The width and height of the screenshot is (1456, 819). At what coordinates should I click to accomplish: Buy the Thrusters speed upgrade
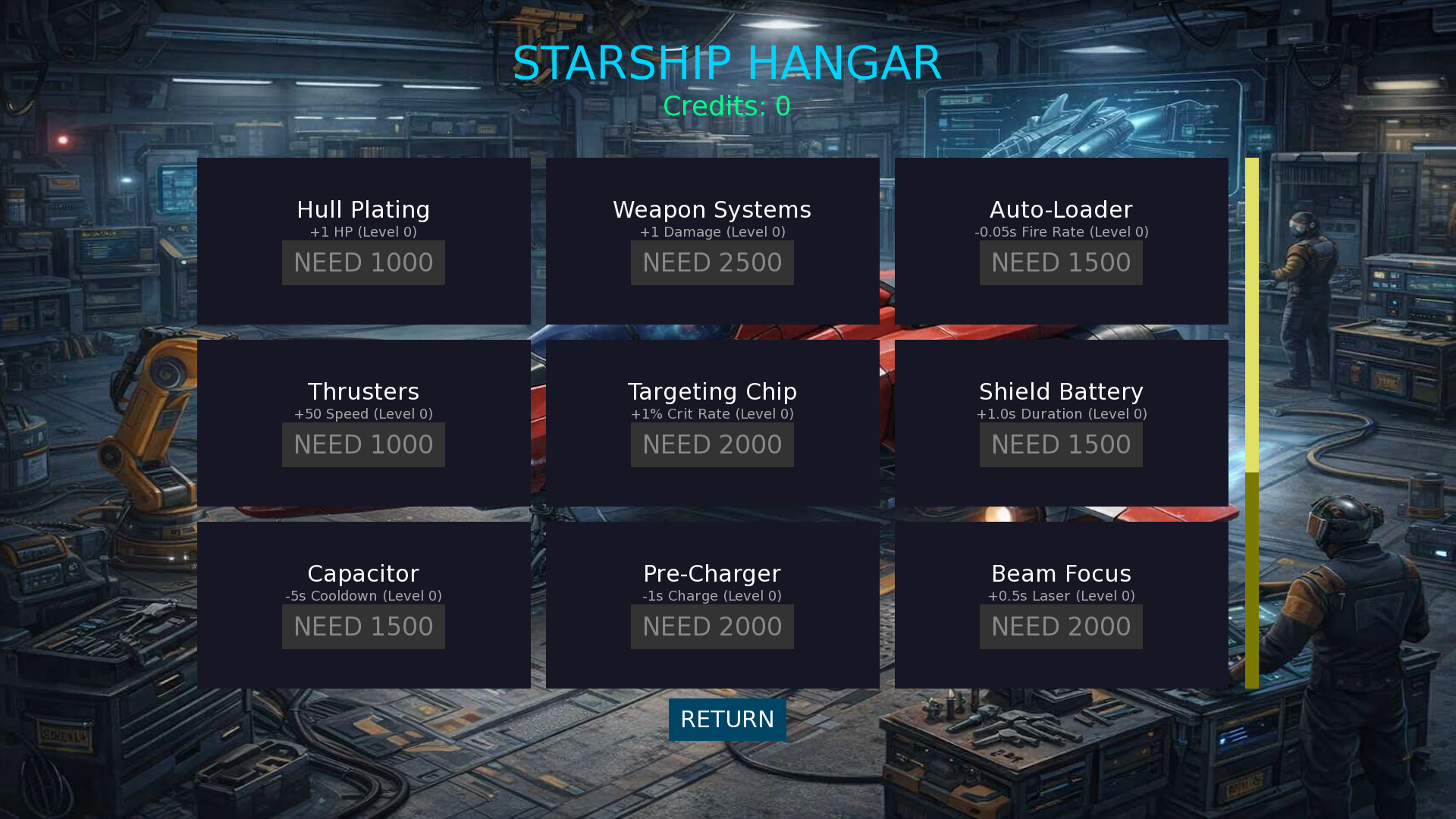click(363, 445)
